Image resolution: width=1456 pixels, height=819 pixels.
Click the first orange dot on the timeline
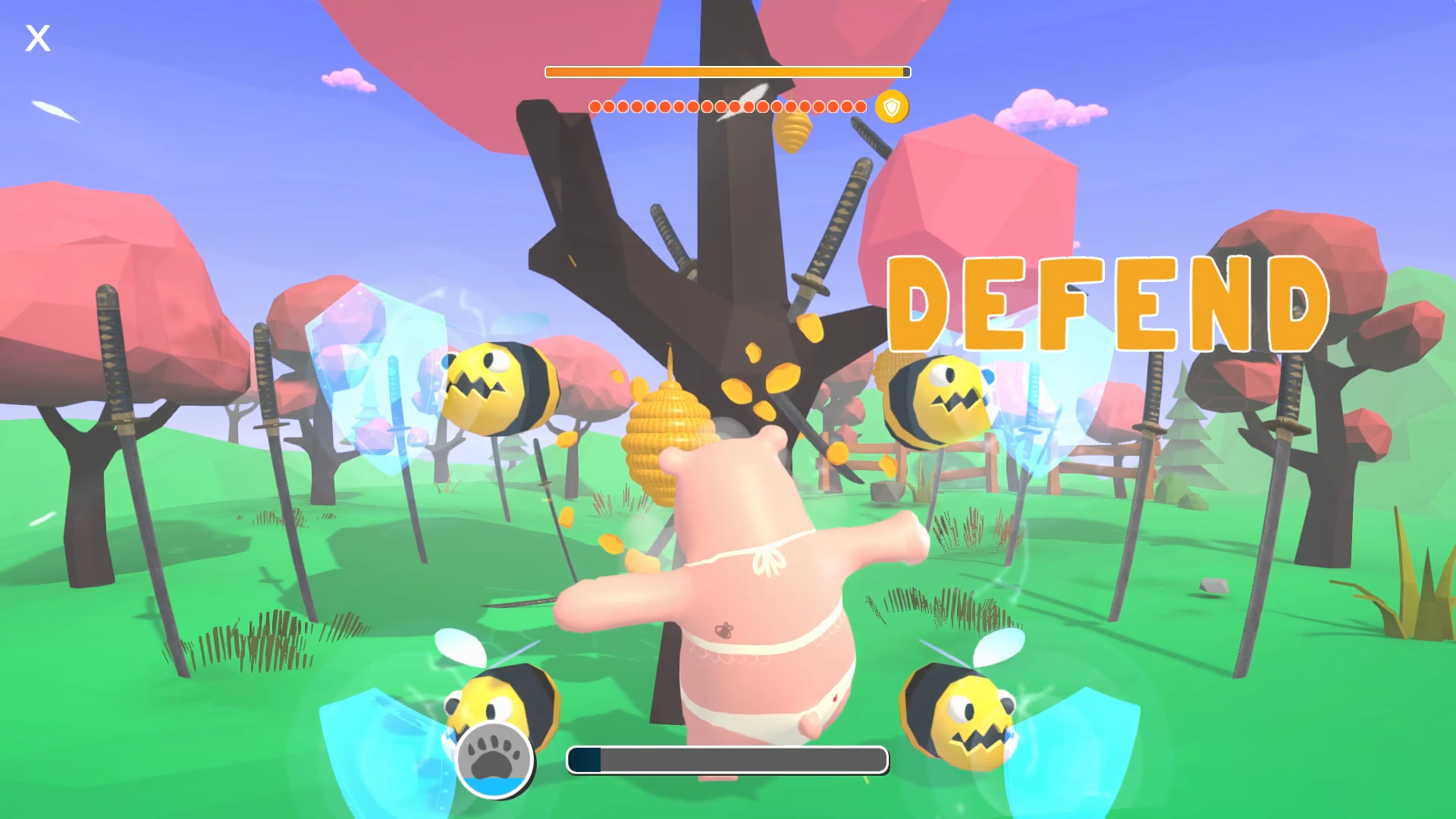(x=596, y=107)
